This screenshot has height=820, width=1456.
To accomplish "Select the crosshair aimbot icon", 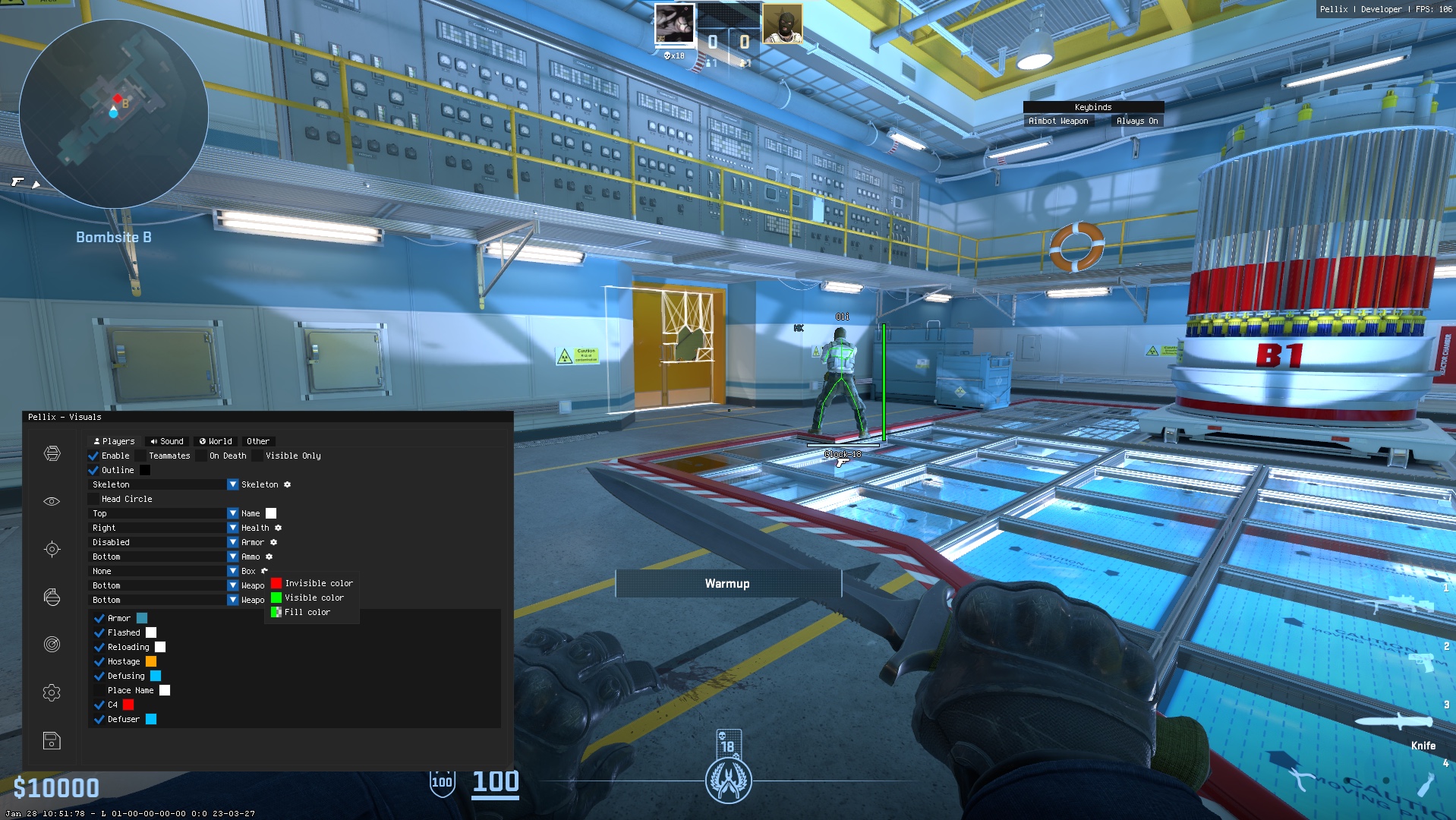I will pos(52,548).
